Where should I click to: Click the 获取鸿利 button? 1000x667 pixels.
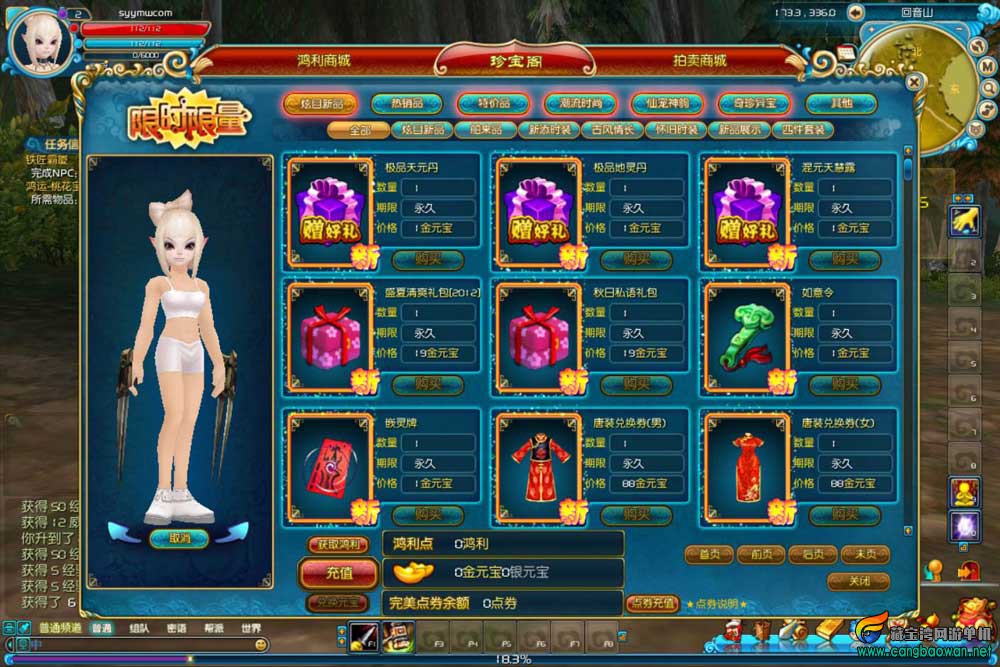click(338, 544)
